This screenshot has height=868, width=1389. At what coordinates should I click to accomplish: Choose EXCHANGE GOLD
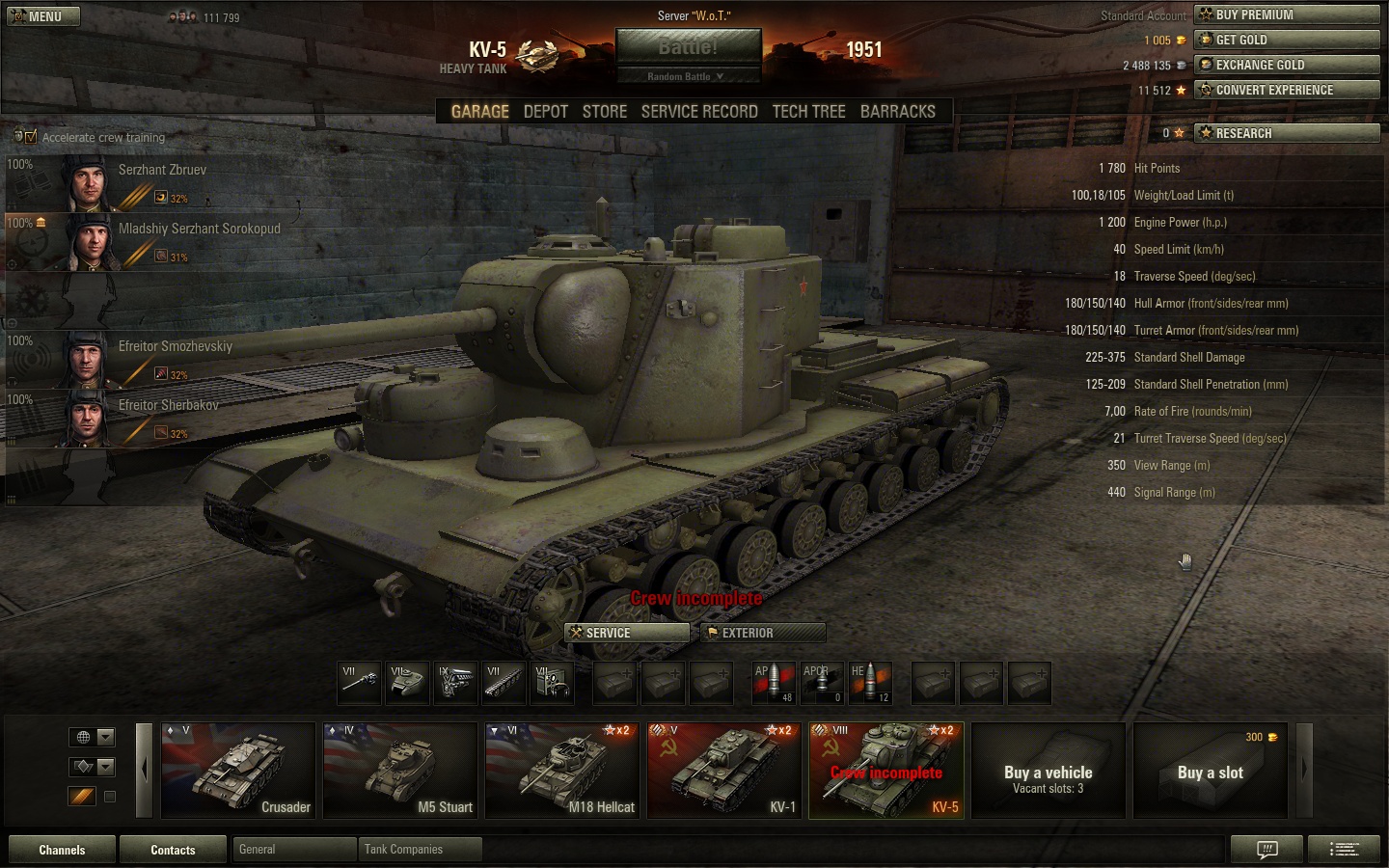pos(1287,65)
